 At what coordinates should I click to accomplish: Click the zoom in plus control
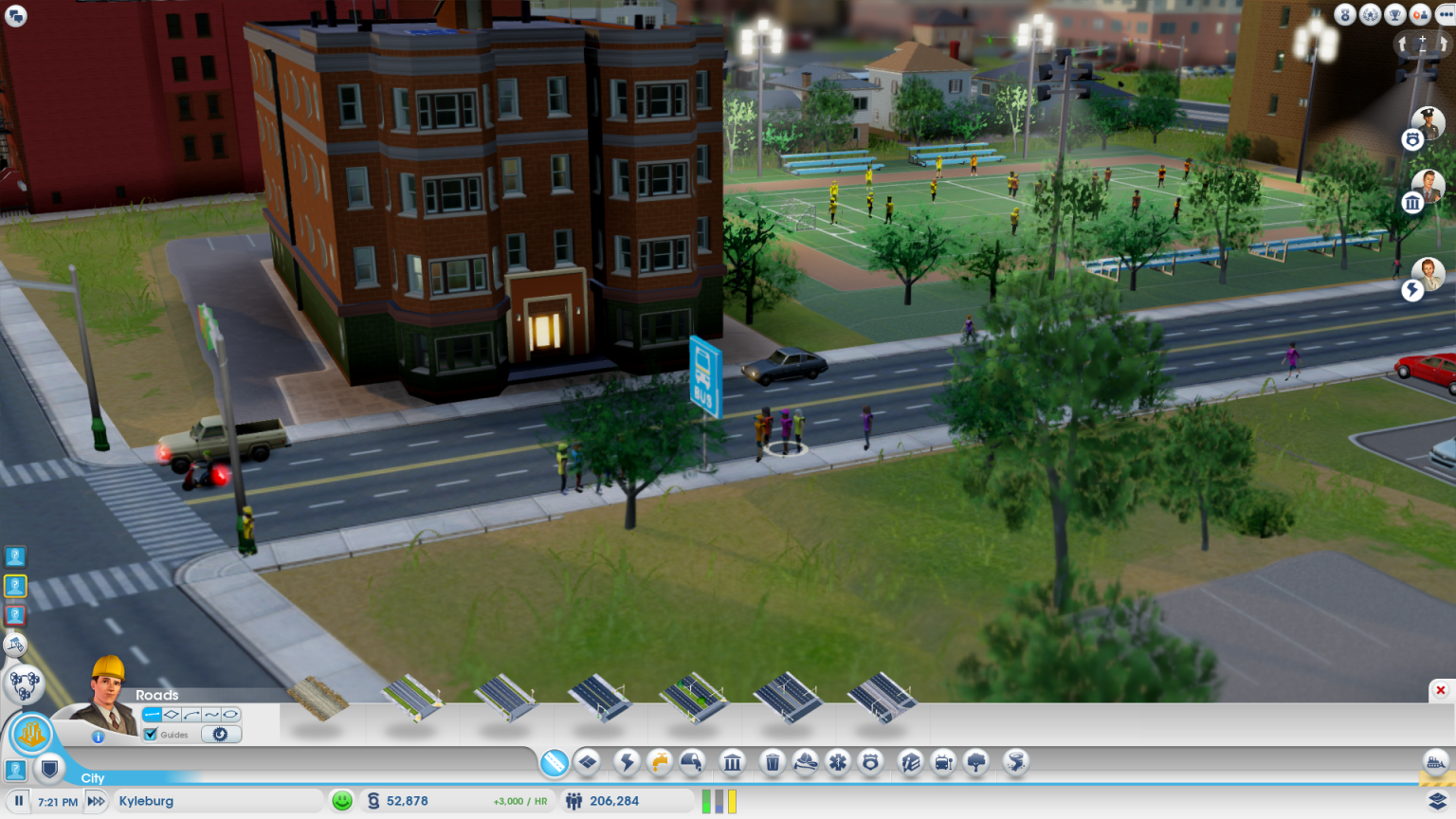tap(1422, 39)
